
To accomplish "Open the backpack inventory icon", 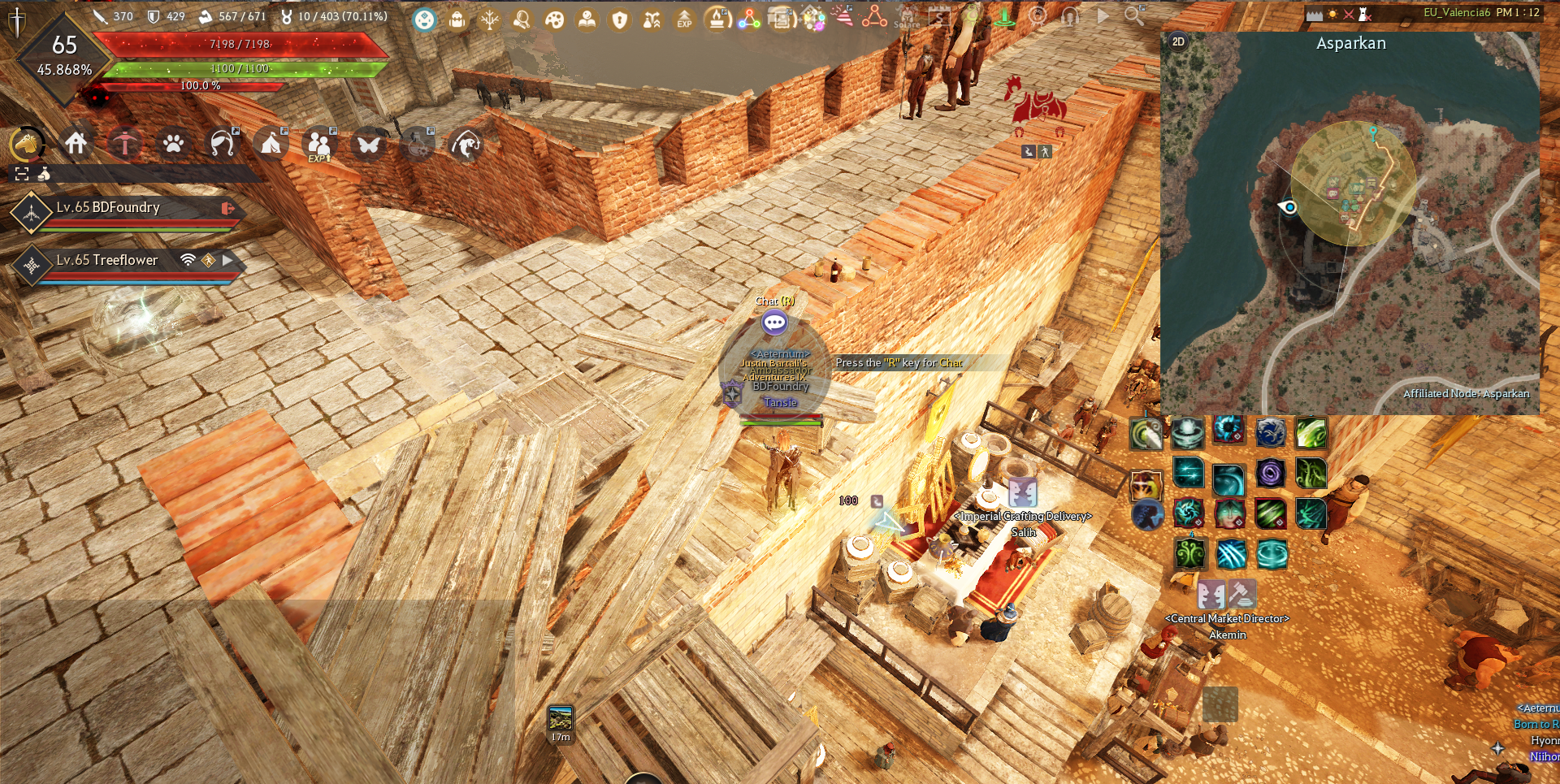I will [457, 19].
